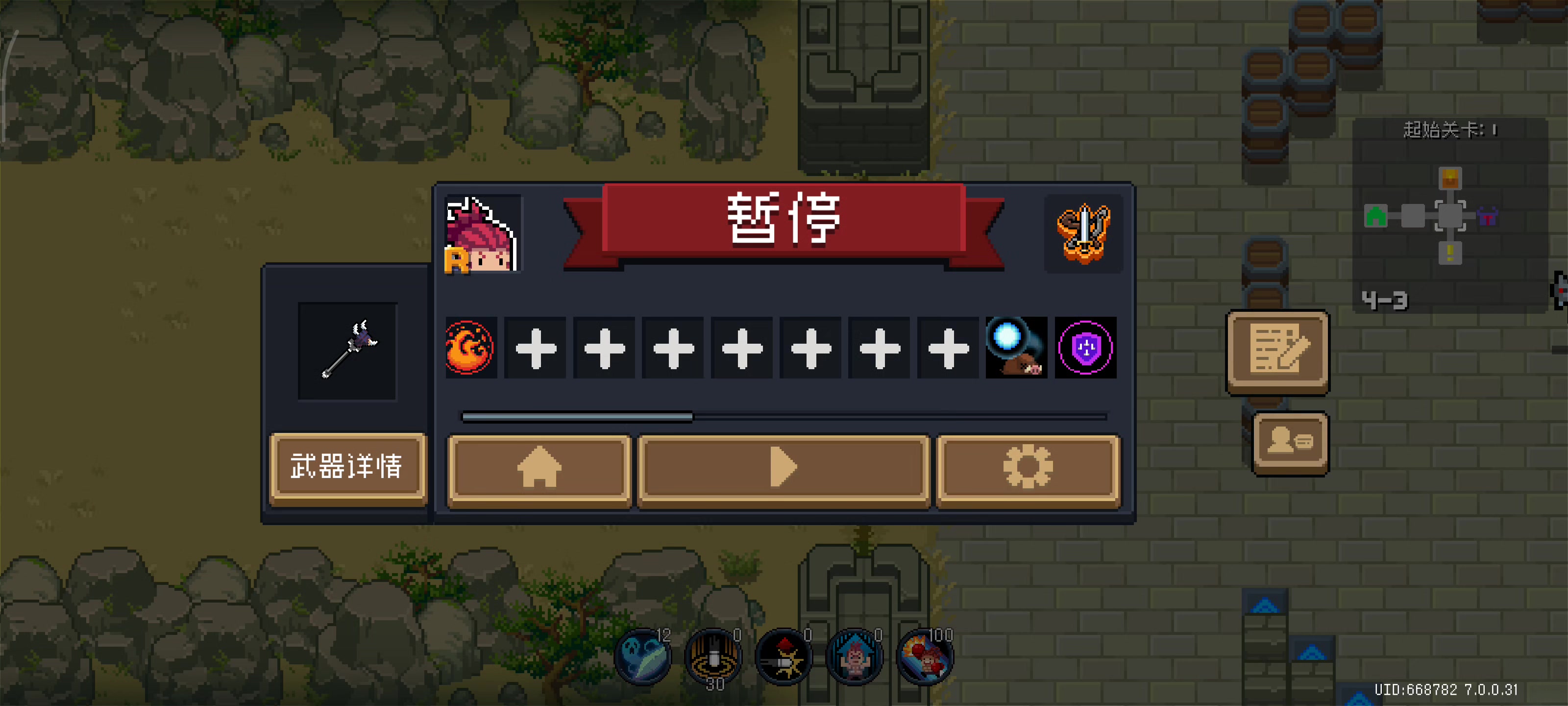The width and height of the screenshot is (1568, 706).
Task: Click the ghost soul counter showing 12
Action: 643,656
